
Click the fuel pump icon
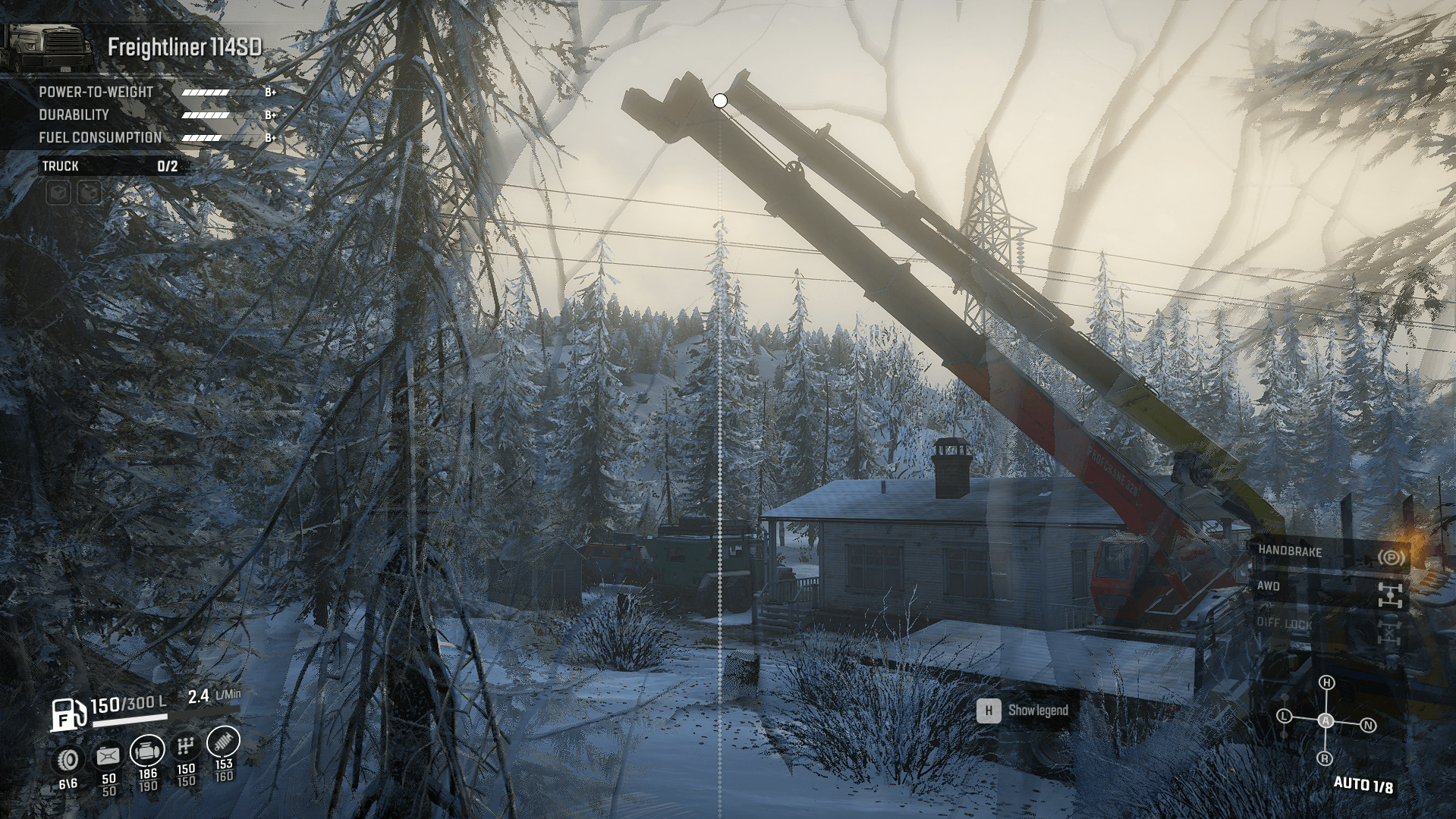click(x=68, y=714)
